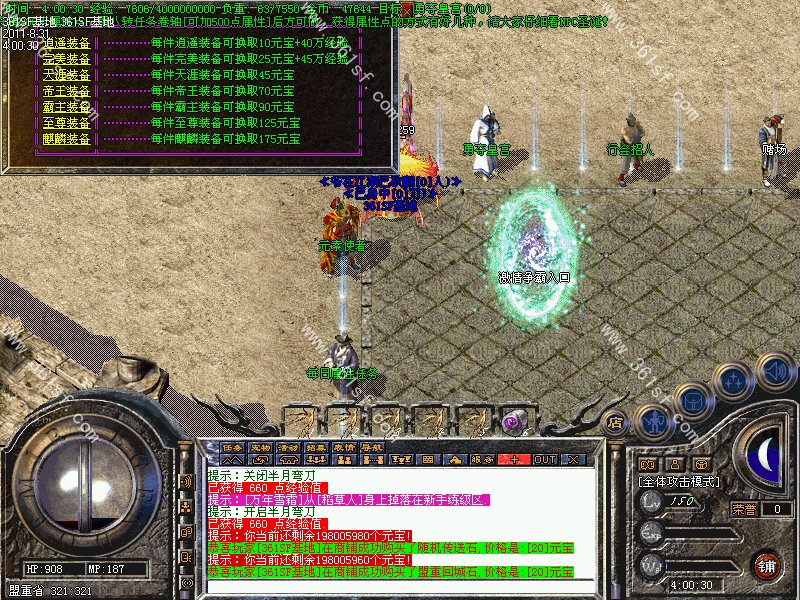
Task: Open the 任务 quest tab
Action: pos(233,447)
